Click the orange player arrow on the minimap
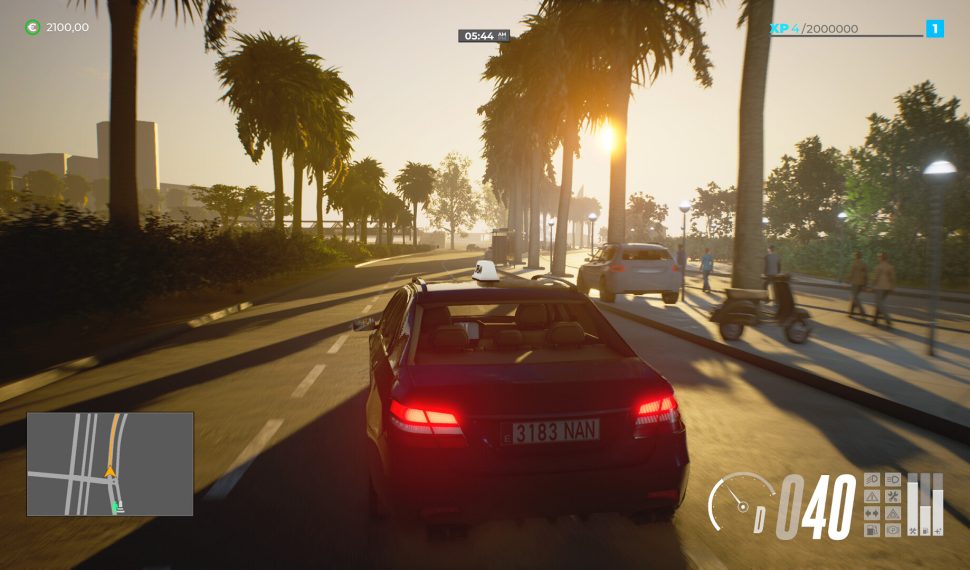The image size is (970, 570). tap(110, 471)
